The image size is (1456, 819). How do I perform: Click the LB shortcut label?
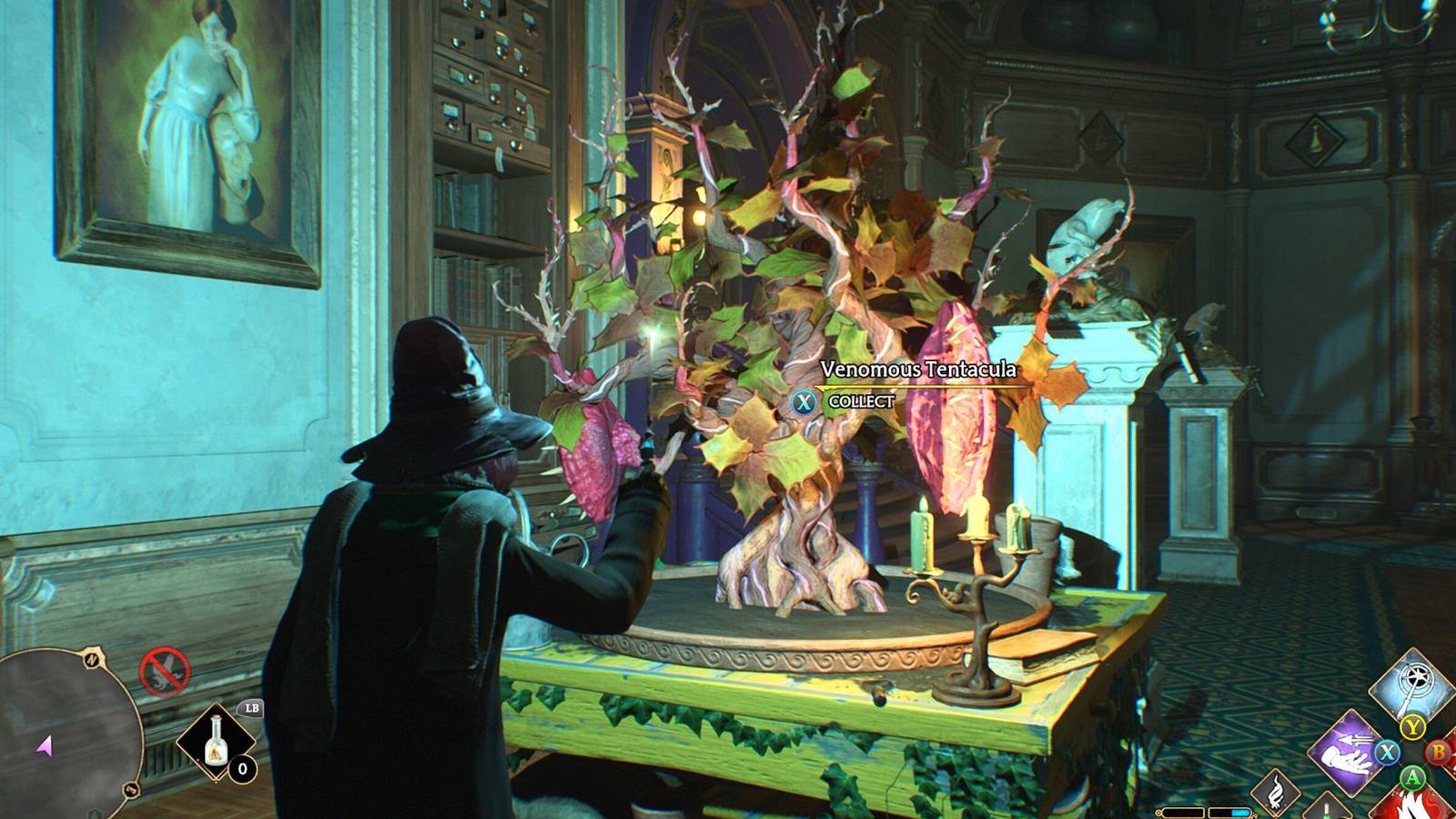(x=252, y=709)
